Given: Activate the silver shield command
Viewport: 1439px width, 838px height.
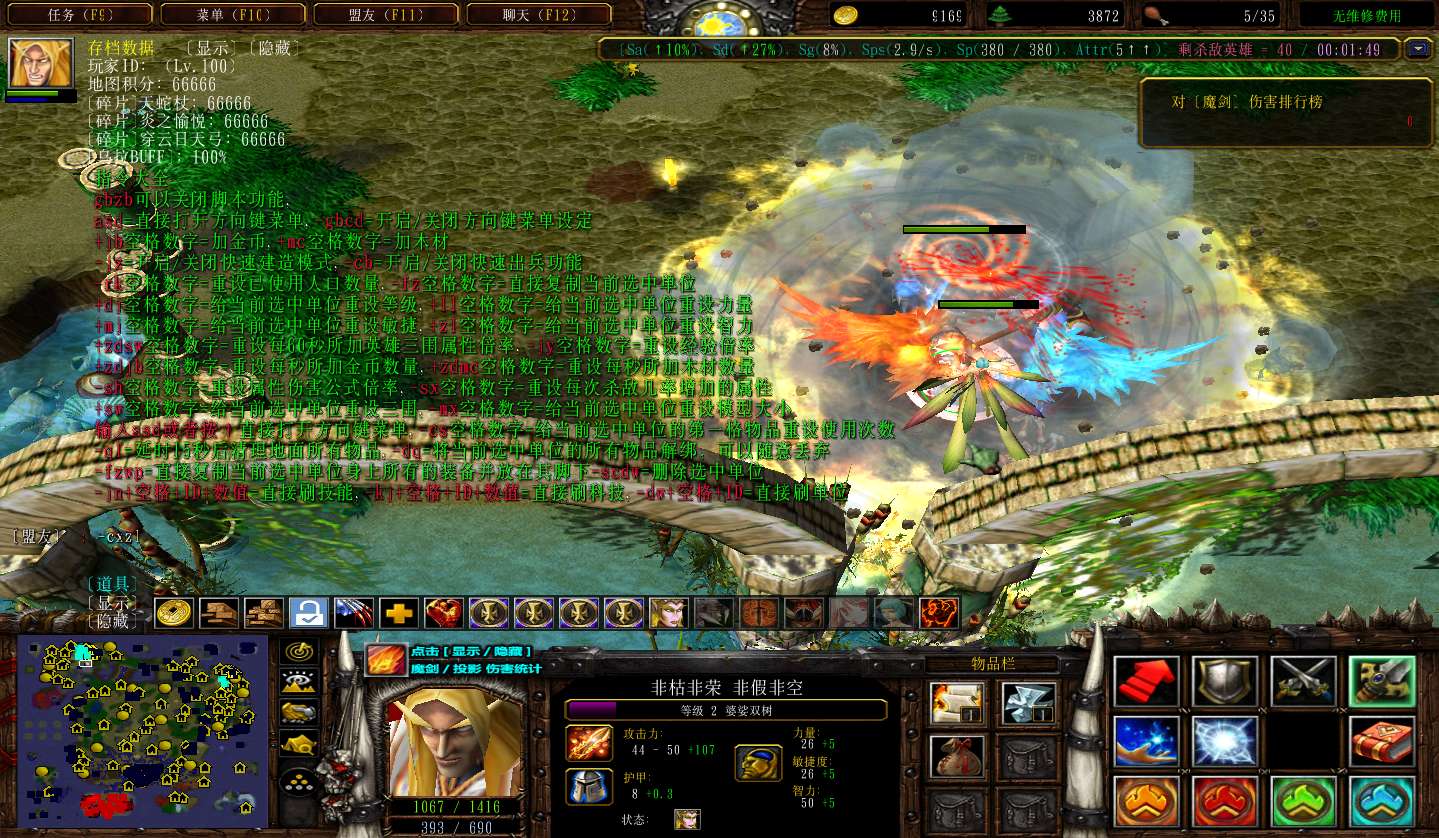Looking at the screenshot, I should pyautogui.click(x=1224, y=682).
